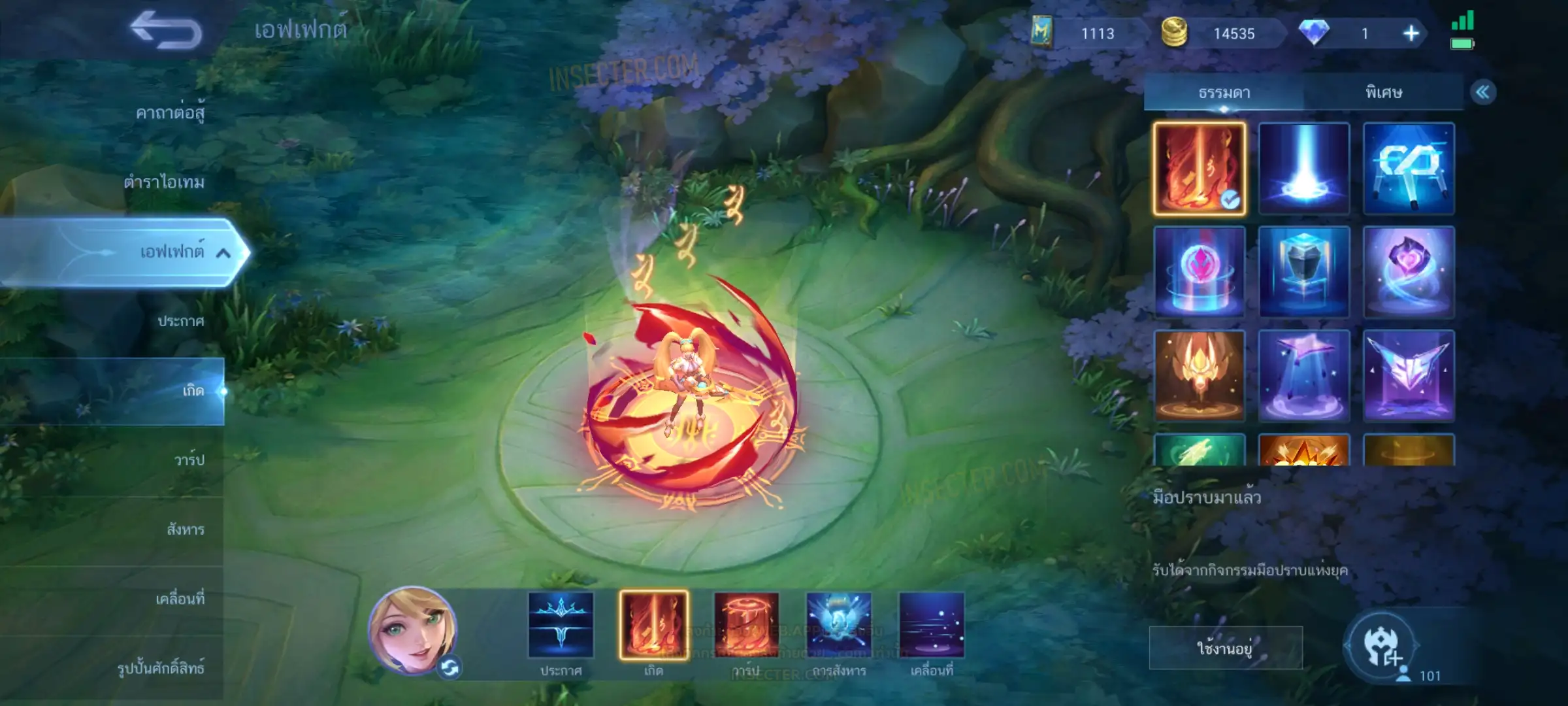Select the วาร์ป sidebar entry
The height and width of the screenshot is (706, 1568).
tap(189, 460)
